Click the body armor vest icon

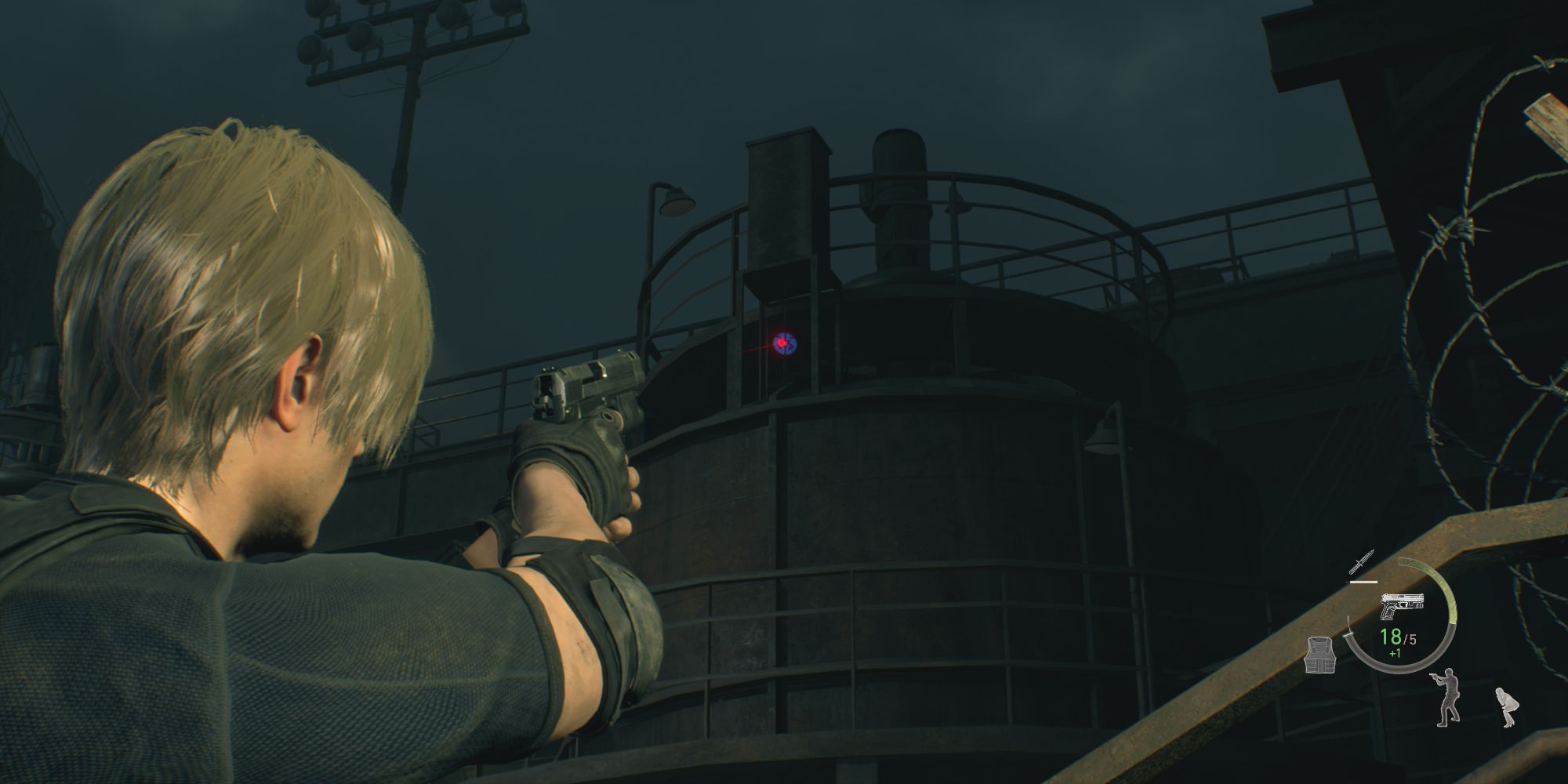1319,655
